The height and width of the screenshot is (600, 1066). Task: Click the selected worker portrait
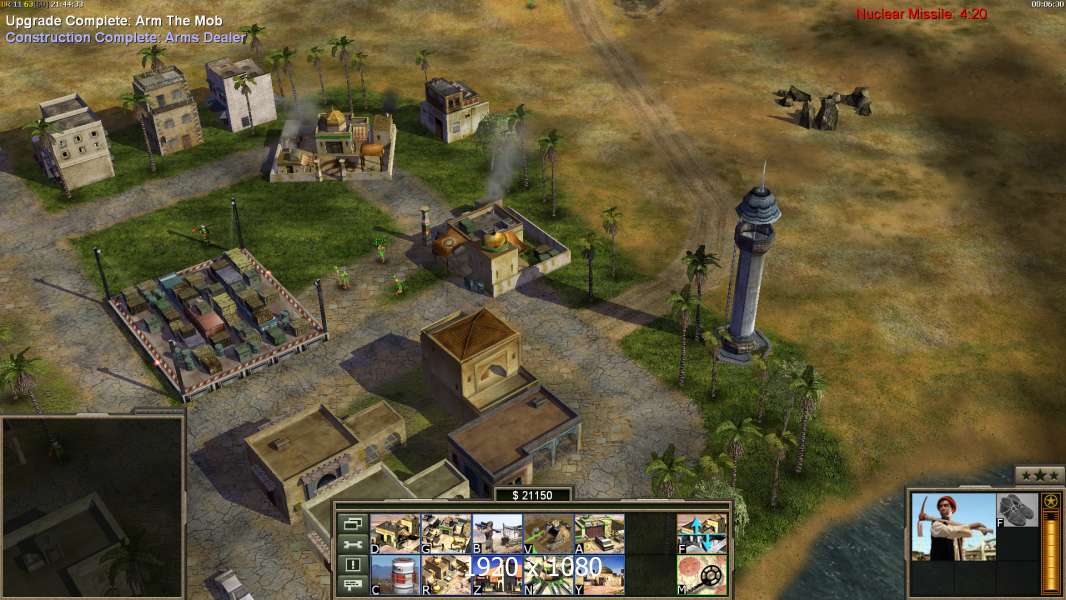[x=953, y=527]
